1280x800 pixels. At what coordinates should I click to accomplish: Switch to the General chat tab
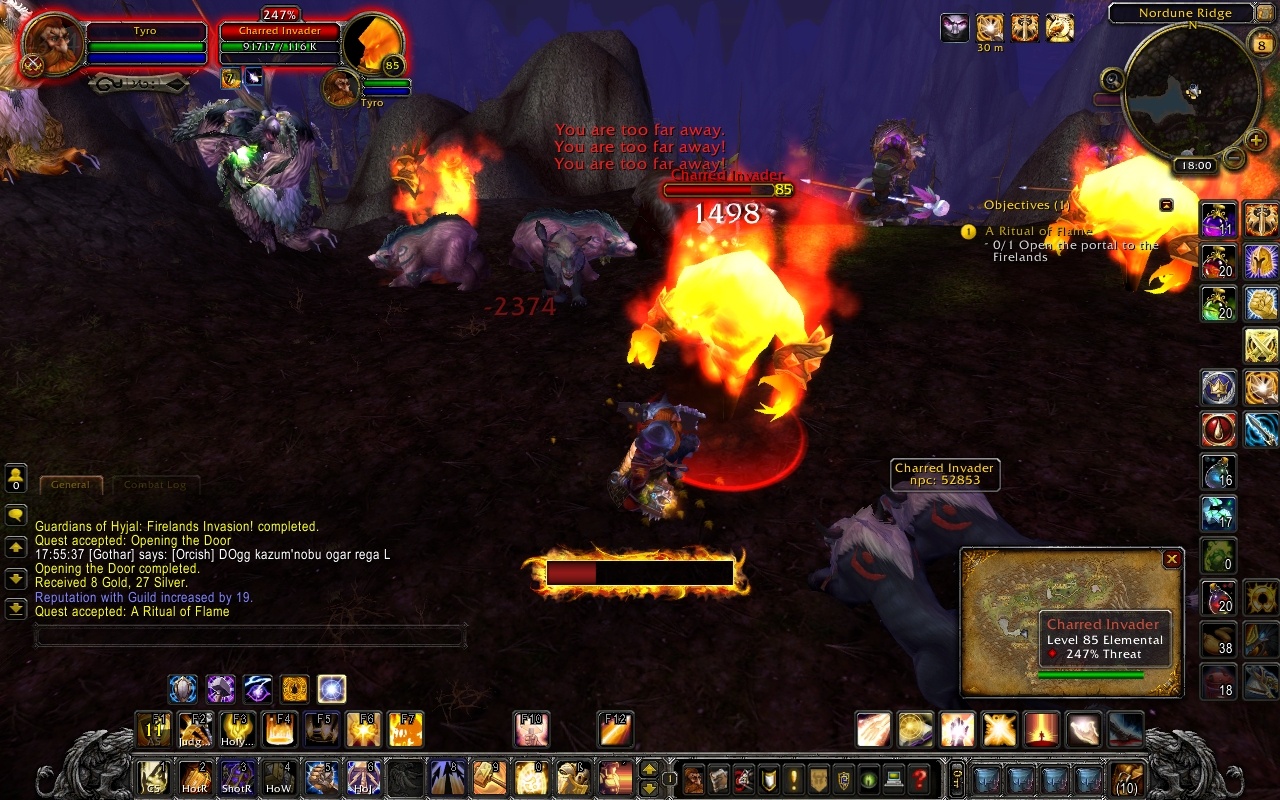(x=71, y=485)
